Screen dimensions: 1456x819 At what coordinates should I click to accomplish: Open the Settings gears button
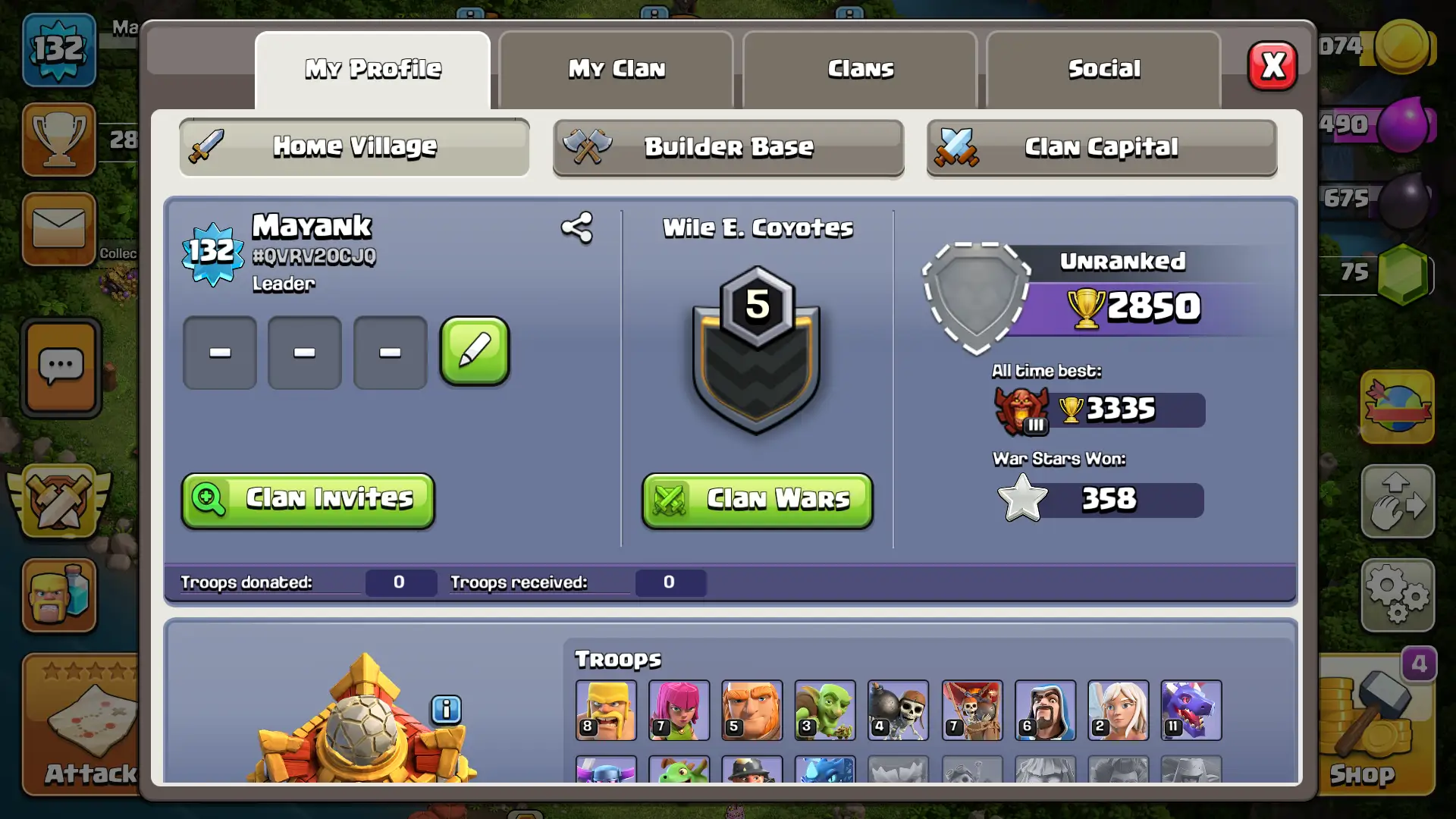(1397, 595)
